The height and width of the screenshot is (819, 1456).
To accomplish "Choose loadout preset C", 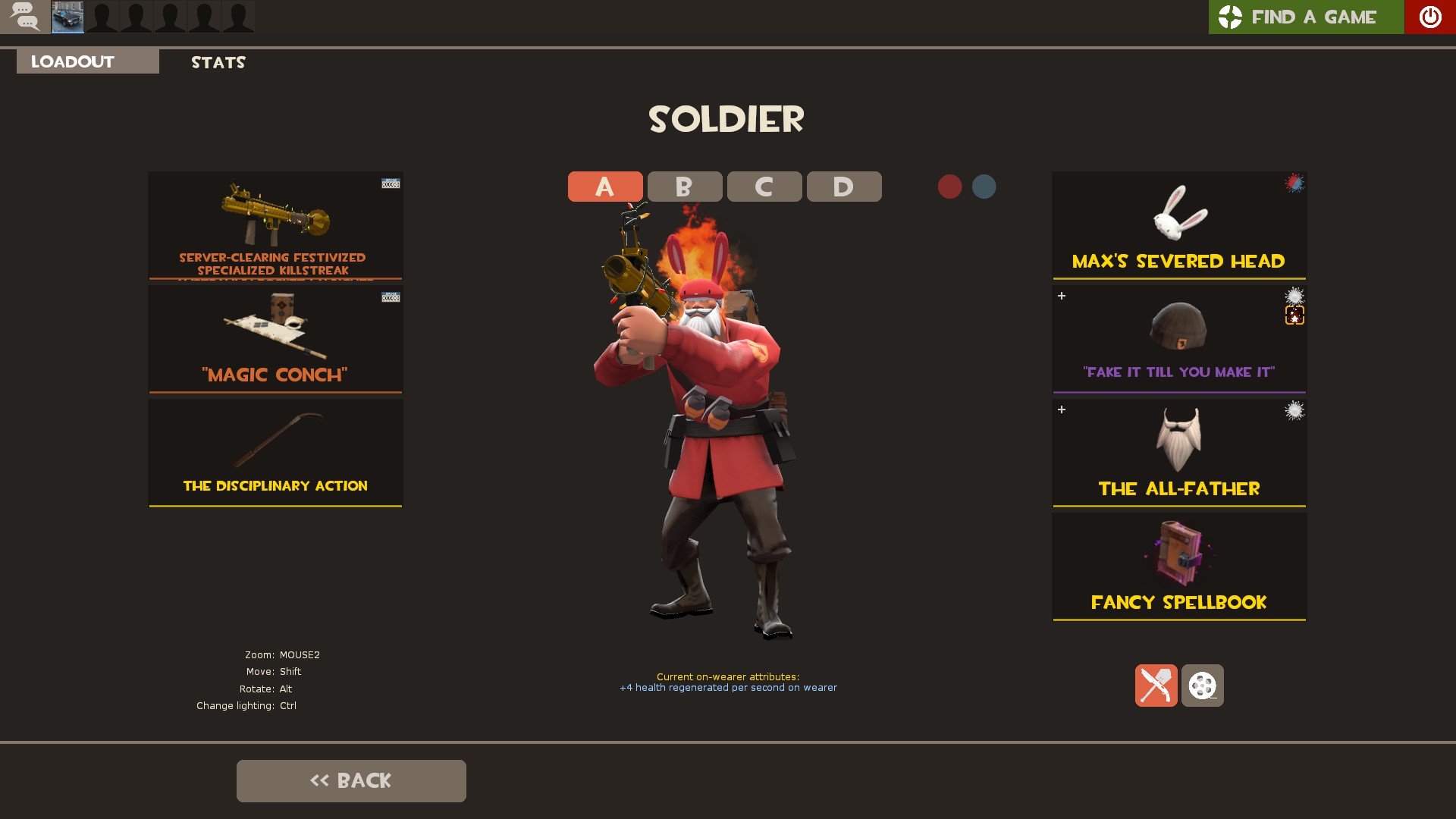I will tap(764, 187).
